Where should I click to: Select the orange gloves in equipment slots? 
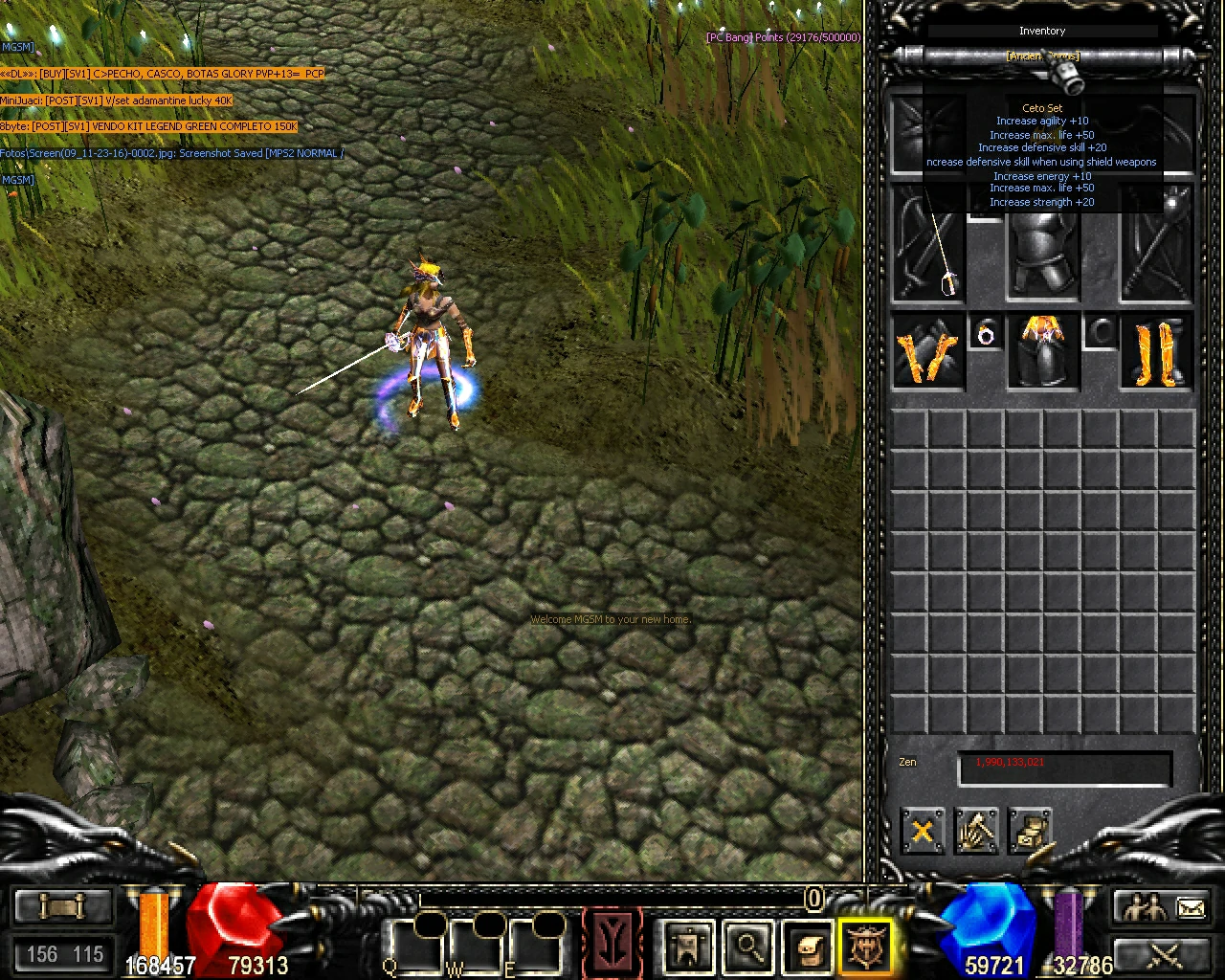pos(928,354)
